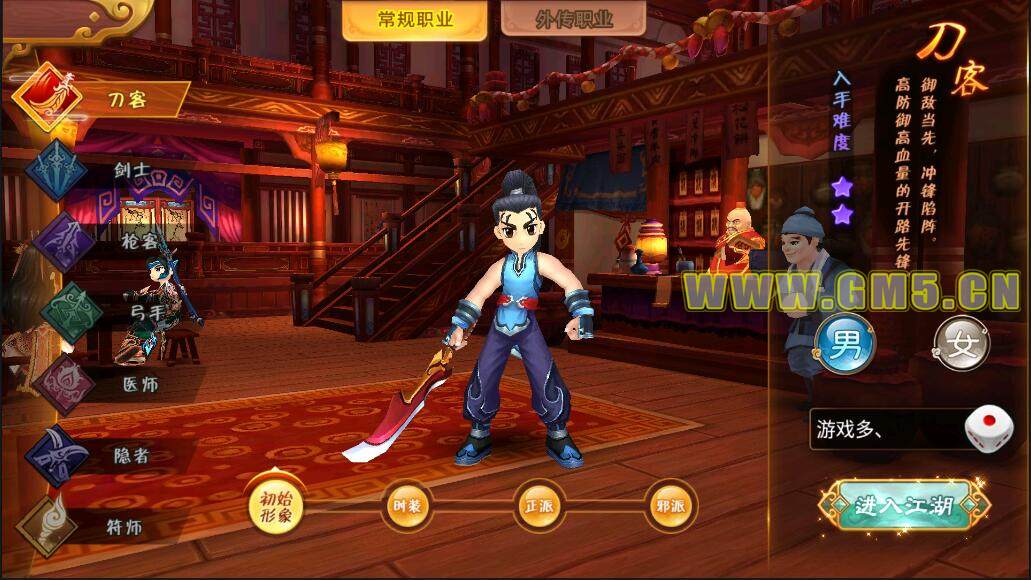Viewport: 1031px width, 580px height.
Task: Preview the 邪派 faction look
Action: pyautogui.click(x=672, y=505)
